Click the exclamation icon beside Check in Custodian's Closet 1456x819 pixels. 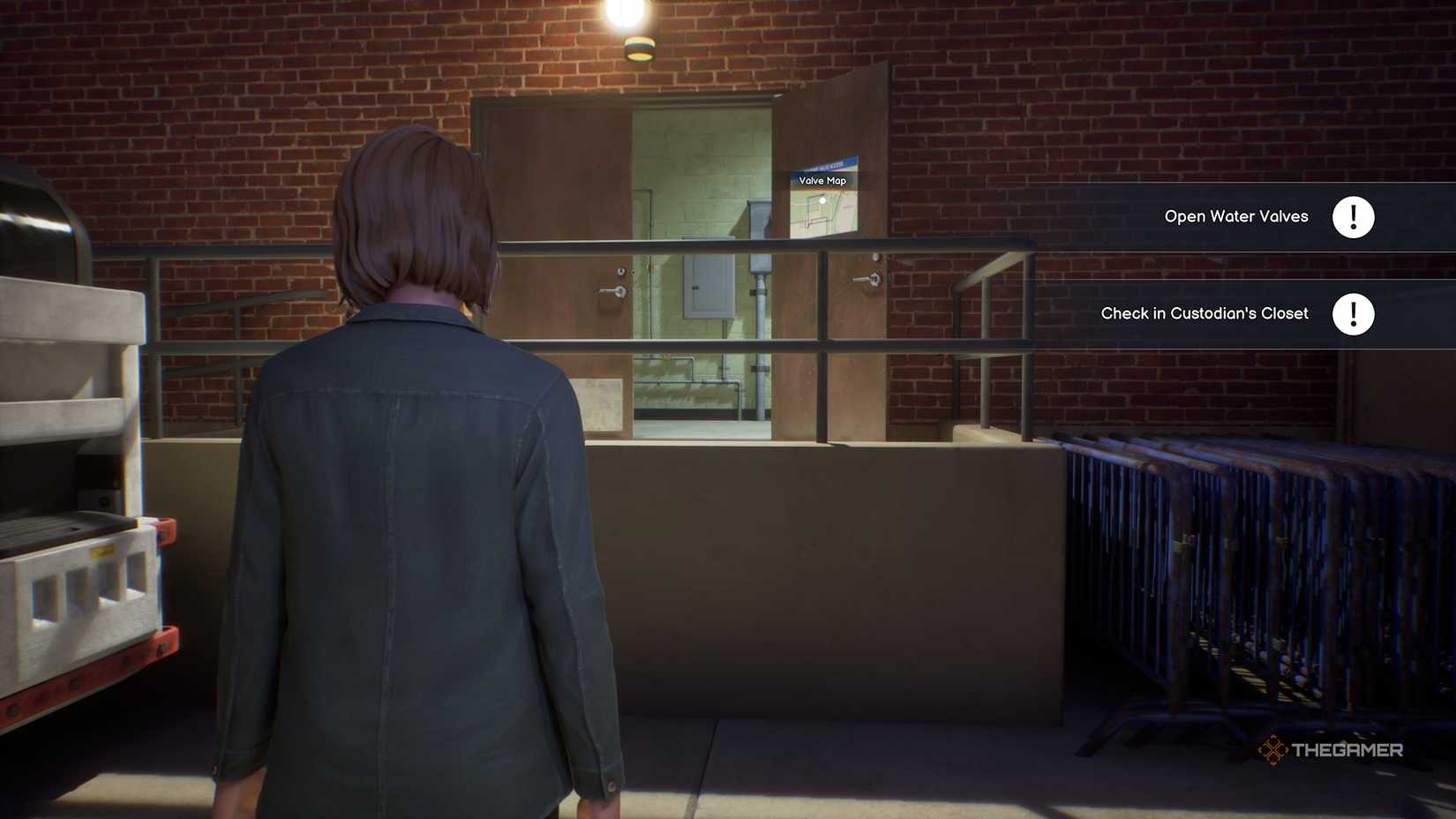pos(1355,313)
